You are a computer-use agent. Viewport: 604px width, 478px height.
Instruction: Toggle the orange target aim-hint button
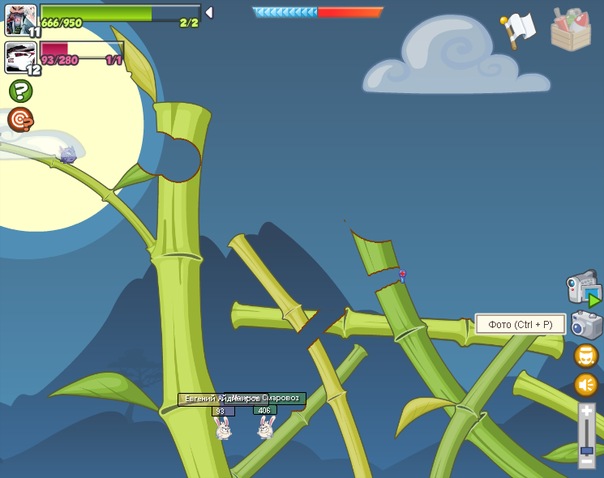(x=20, y=120)
